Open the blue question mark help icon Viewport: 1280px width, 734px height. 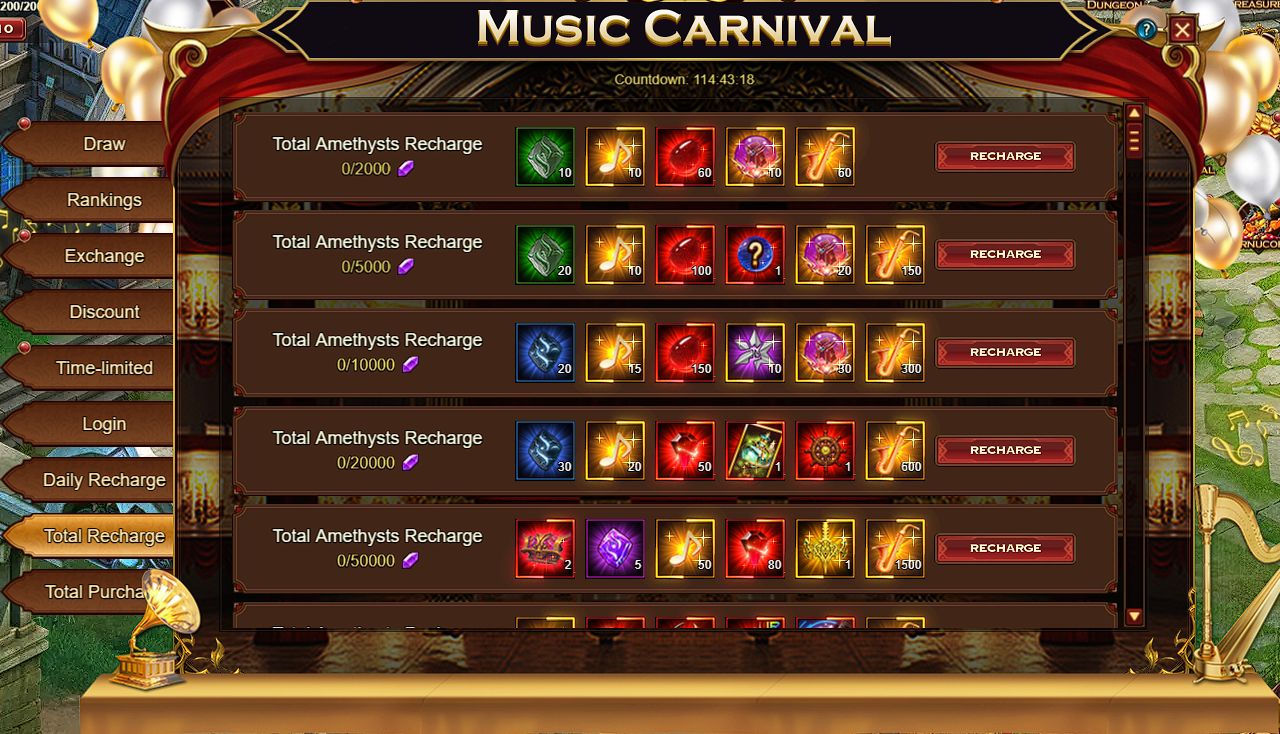[1146, 30]
